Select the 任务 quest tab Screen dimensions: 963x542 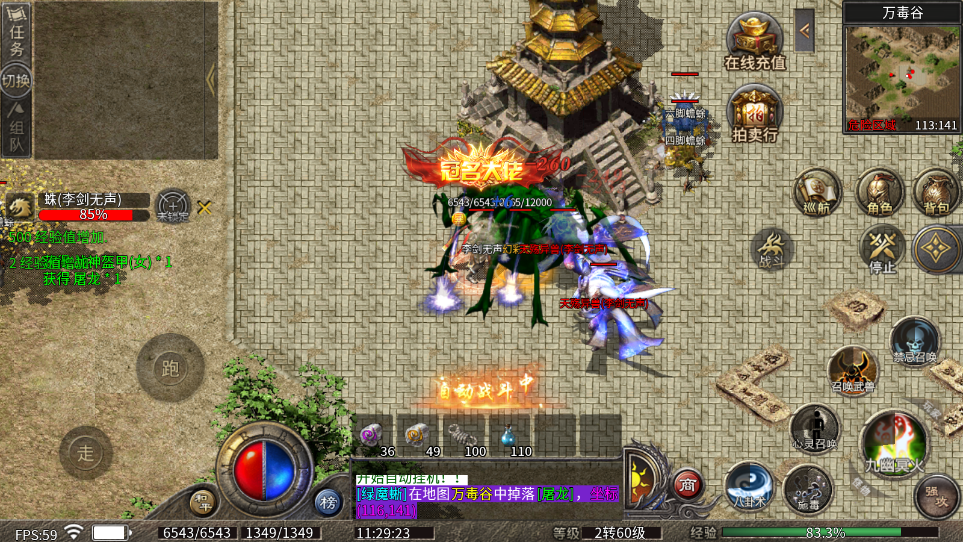point(16,32)
